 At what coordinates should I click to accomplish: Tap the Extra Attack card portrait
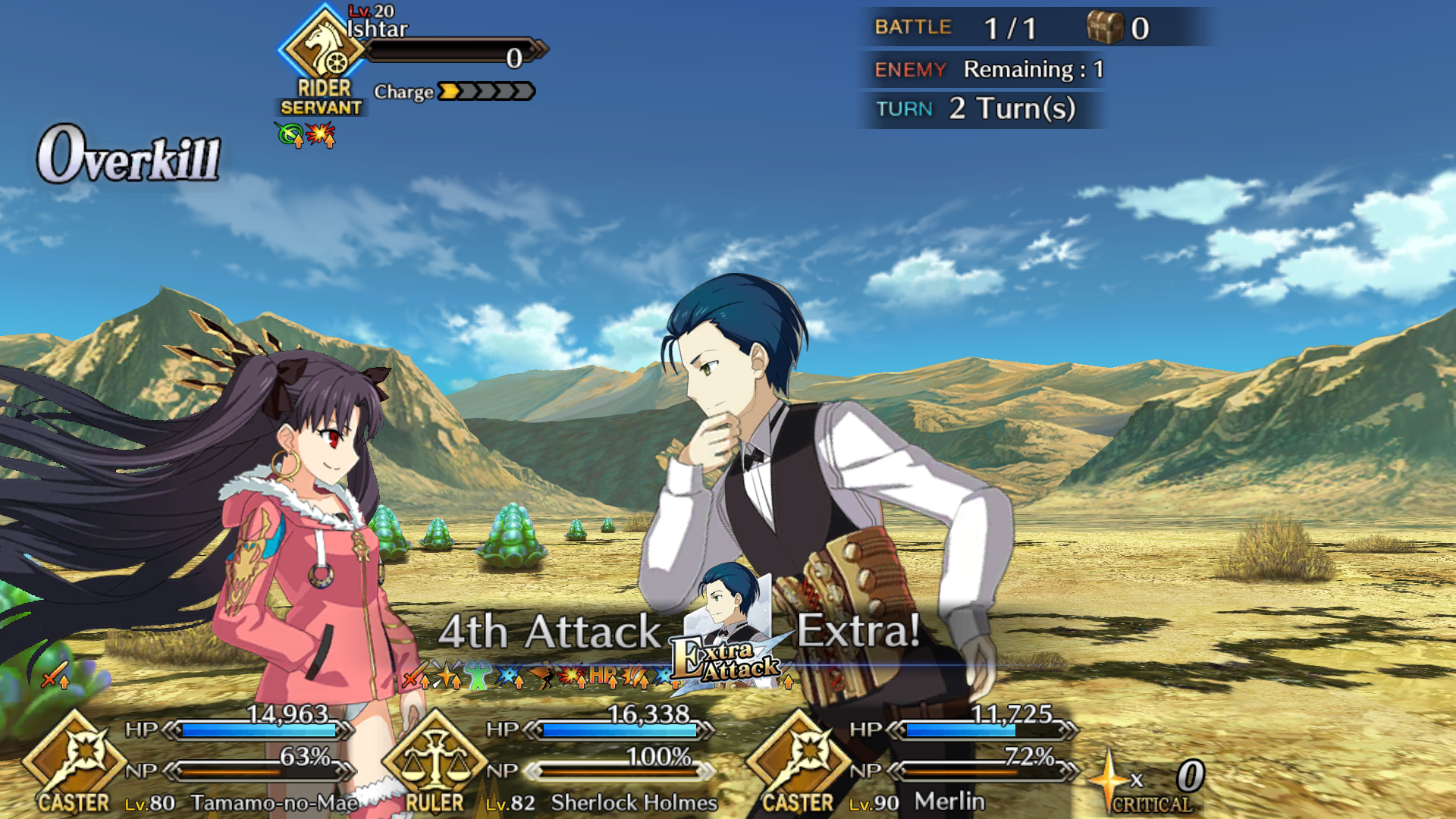tap(730, 631)
